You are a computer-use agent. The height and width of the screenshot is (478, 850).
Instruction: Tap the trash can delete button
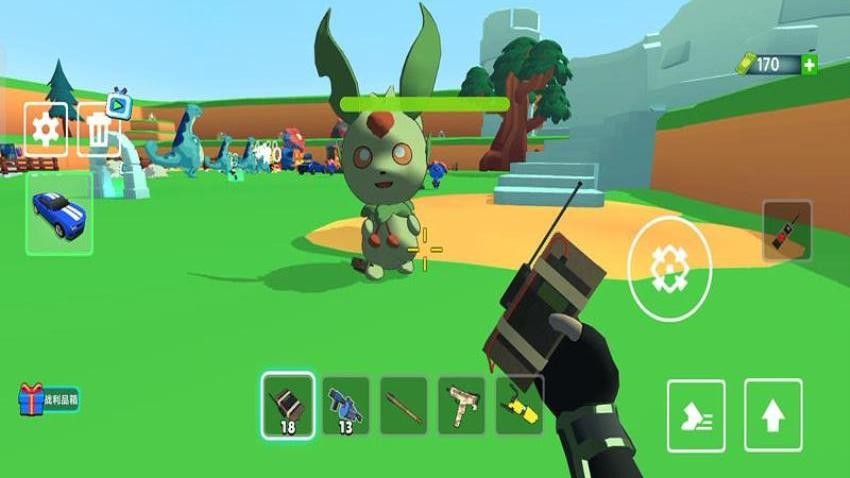[98, 131]
